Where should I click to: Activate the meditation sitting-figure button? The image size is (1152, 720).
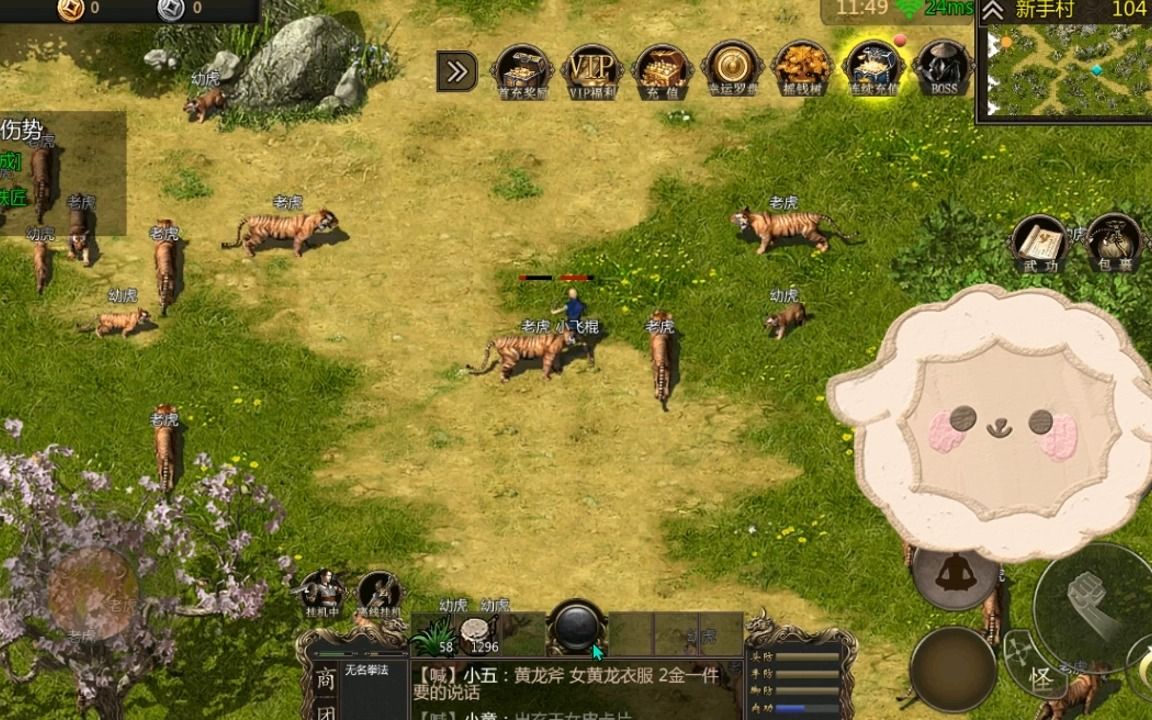(x=951, y=574)
